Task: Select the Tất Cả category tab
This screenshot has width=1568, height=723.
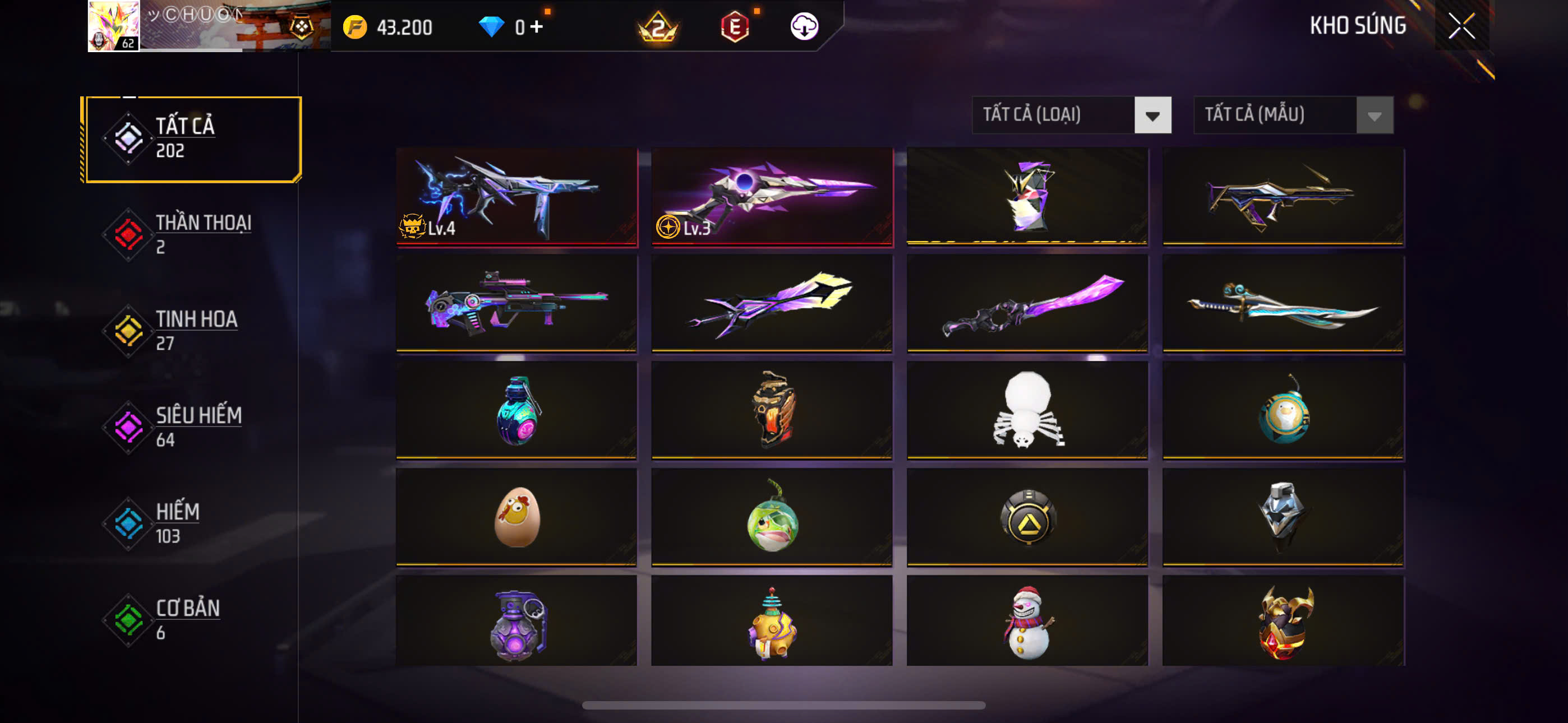Action: pos(192,139)
